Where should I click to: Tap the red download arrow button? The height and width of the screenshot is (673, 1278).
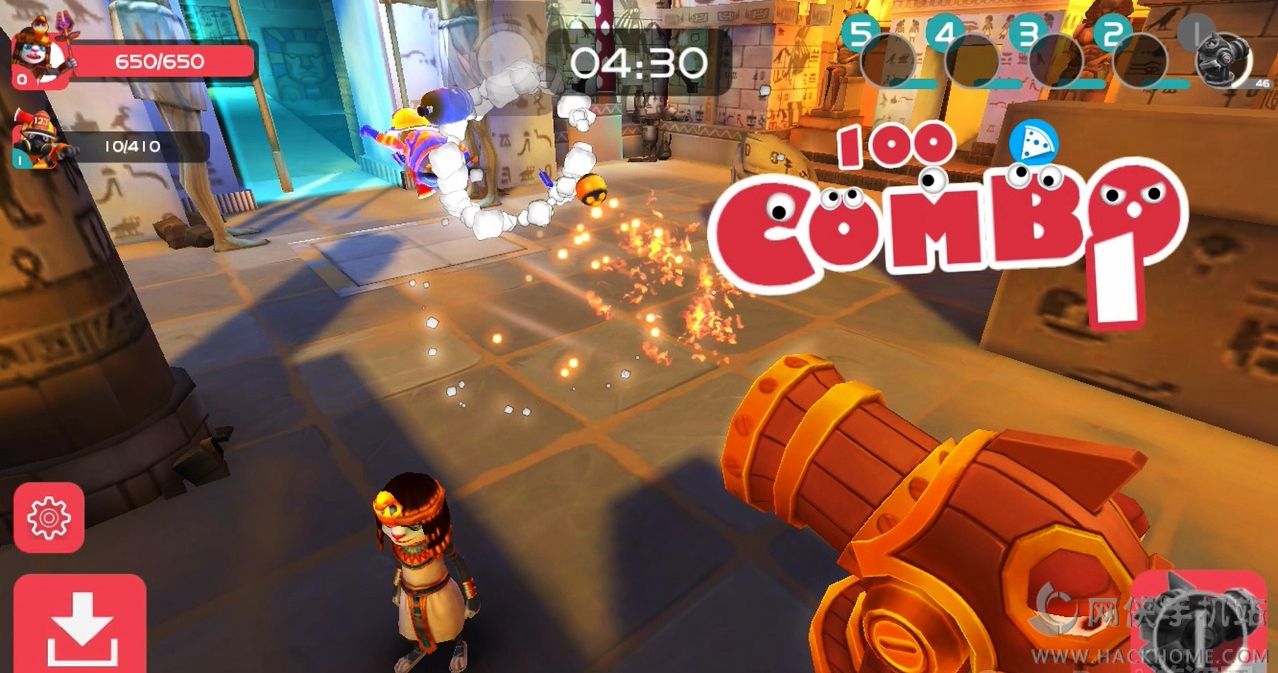(79, 624)
